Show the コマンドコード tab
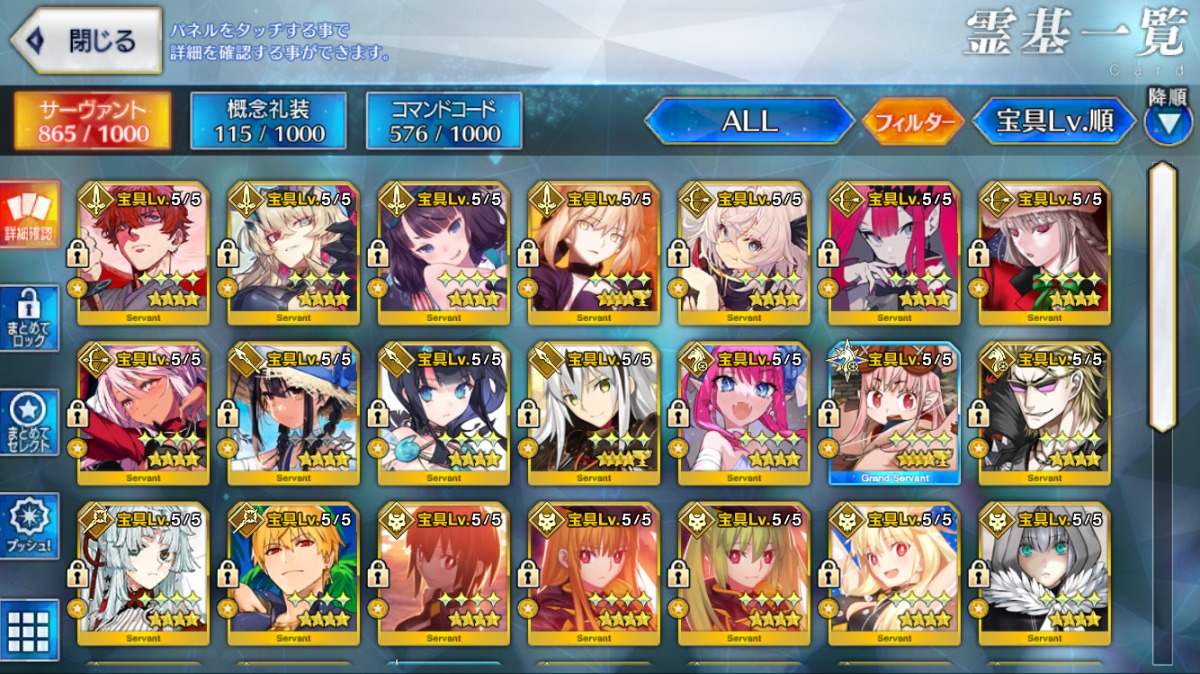 pyautogui.click(x=444, y=121)
